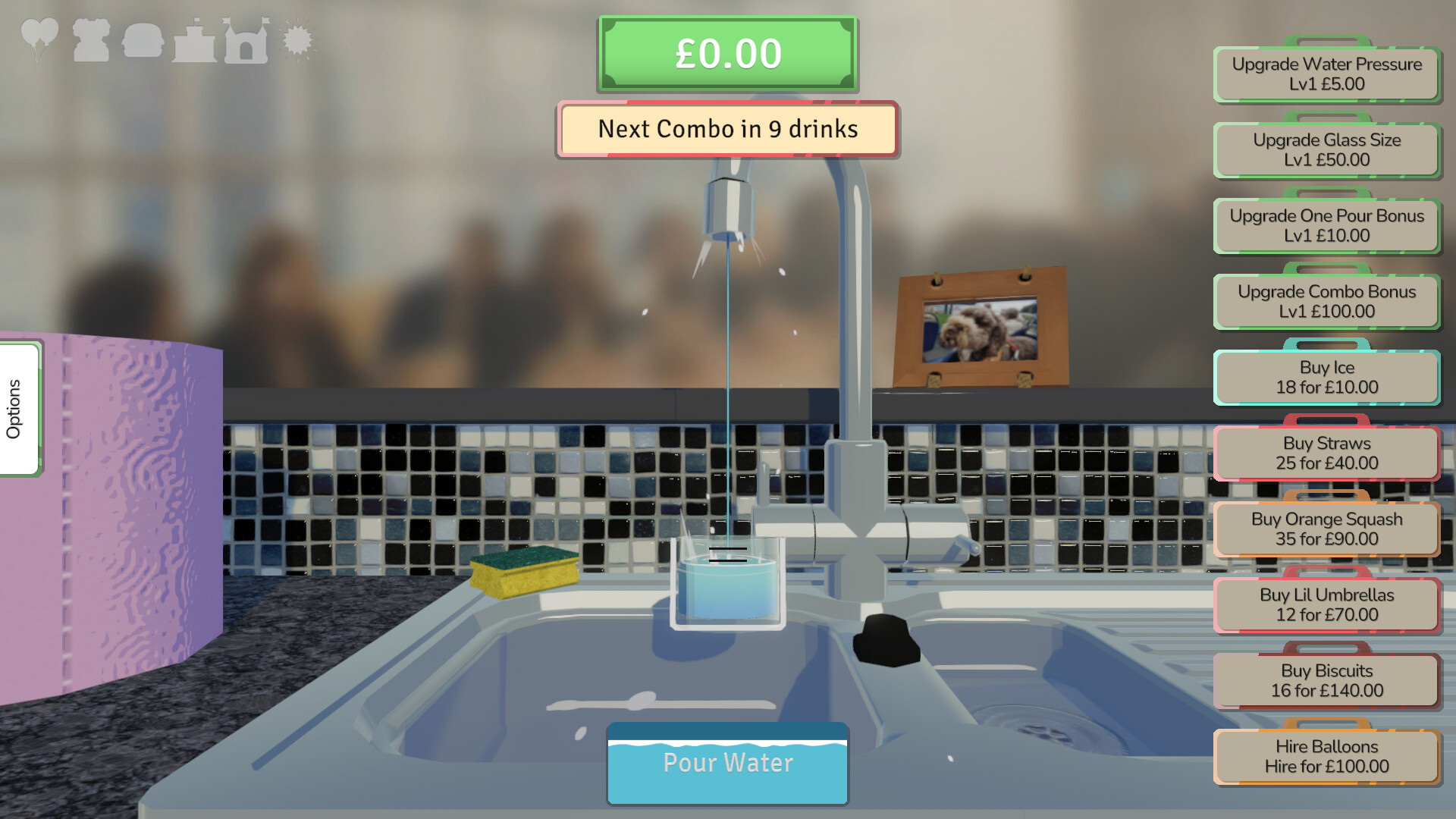
Task: Buy Orange Squash from the shop
Action: pos(1326,529)
